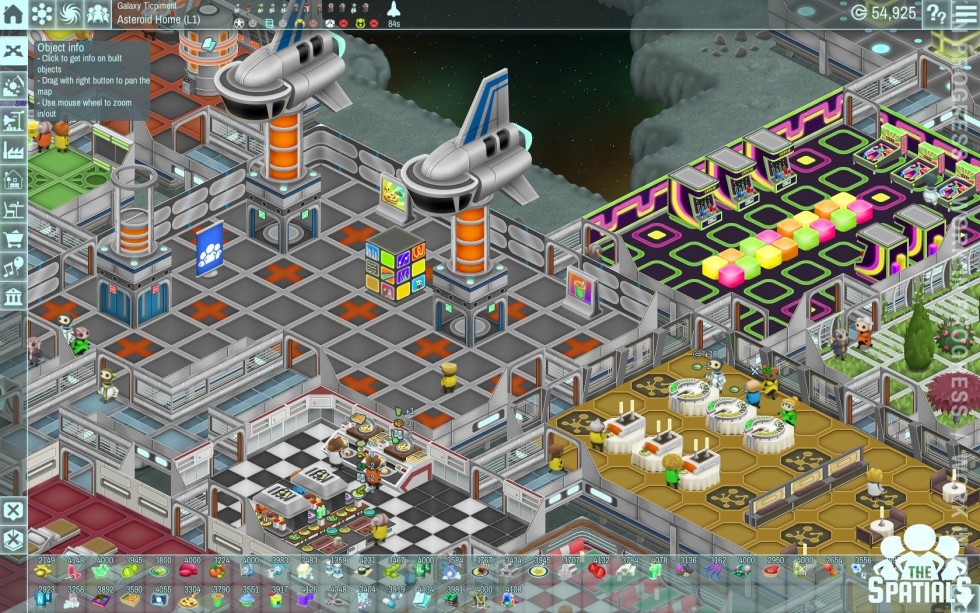980x613 pixels.
Task: Select the crossed tools build button
Action: coord(13,52)
